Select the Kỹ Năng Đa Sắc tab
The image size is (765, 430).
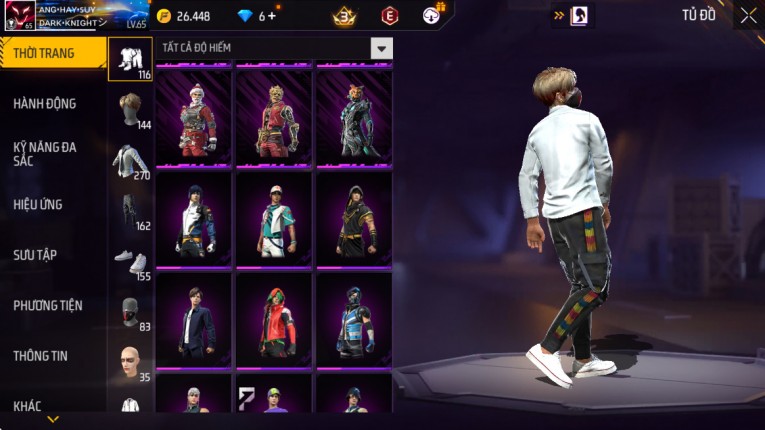tap(45, 154)
